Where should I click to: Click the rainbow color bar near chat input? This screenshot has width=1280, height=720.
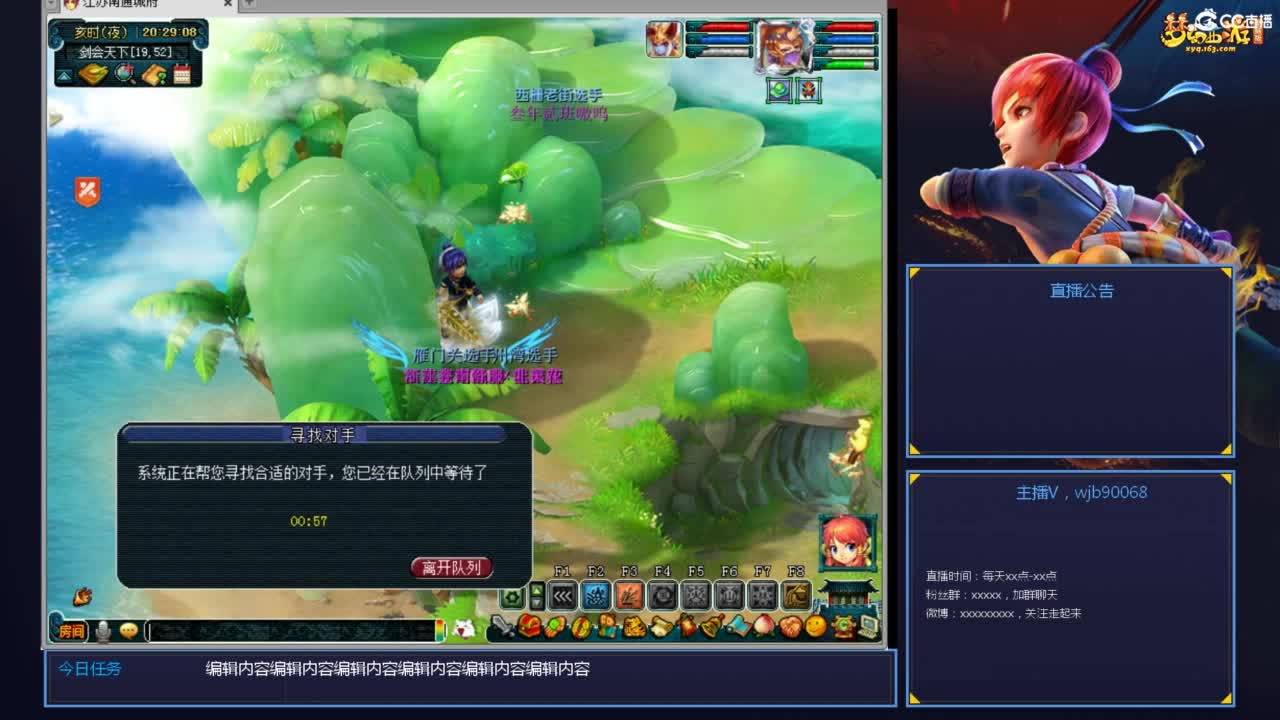(x=438, y=629)
